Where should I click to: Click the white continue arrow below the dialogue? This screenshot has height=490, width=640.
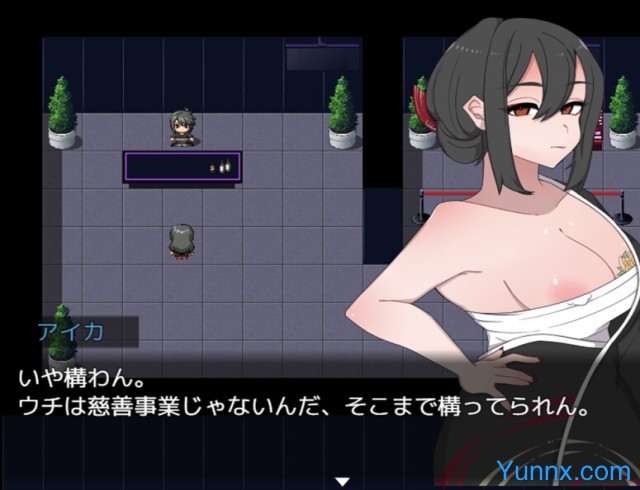tap(342, 481)
